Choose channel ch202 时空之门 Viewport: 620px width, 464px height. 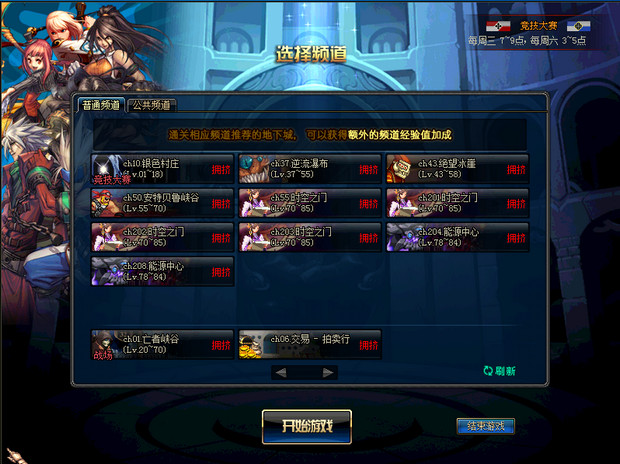pyautogui.click(x=163, y=237)
